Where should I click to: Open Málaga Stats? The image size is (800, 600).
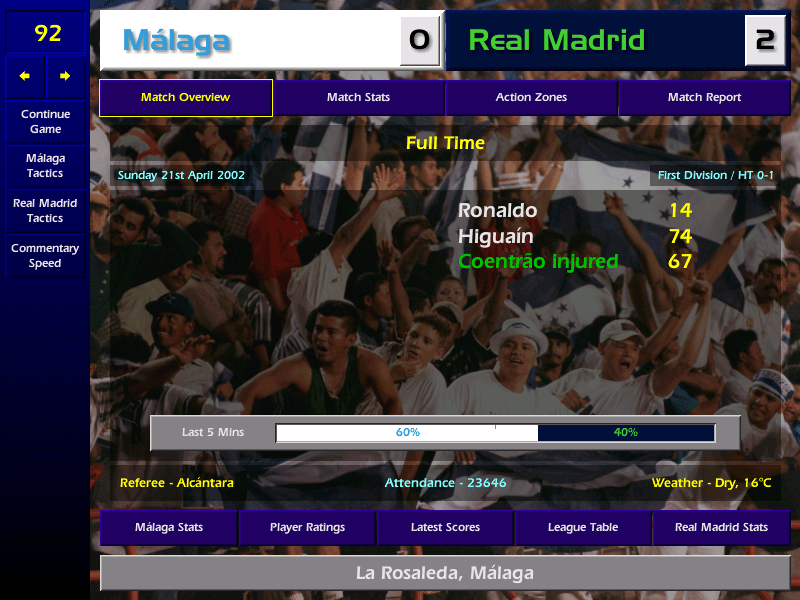click(x=168, y=527)
